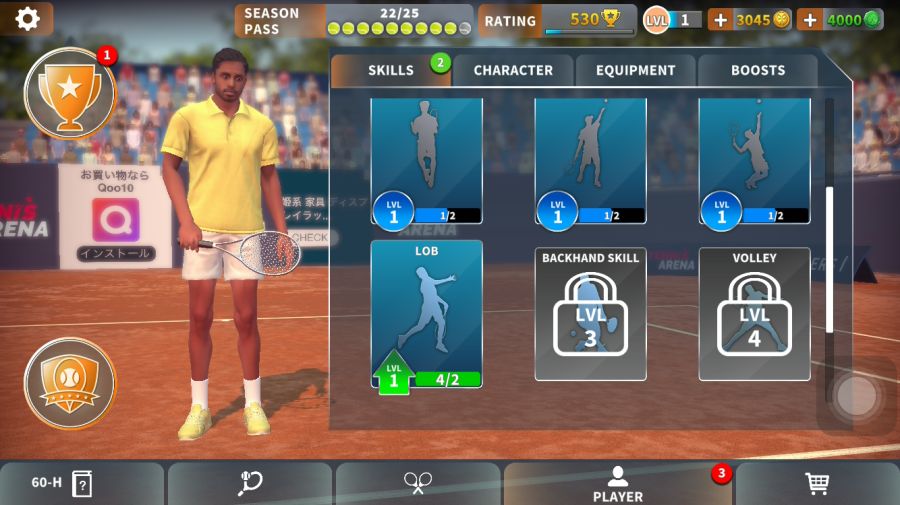Open the shop cart menu
This screenshot has height=505, width=900.
pyautogui.click(x=817, y=484)
